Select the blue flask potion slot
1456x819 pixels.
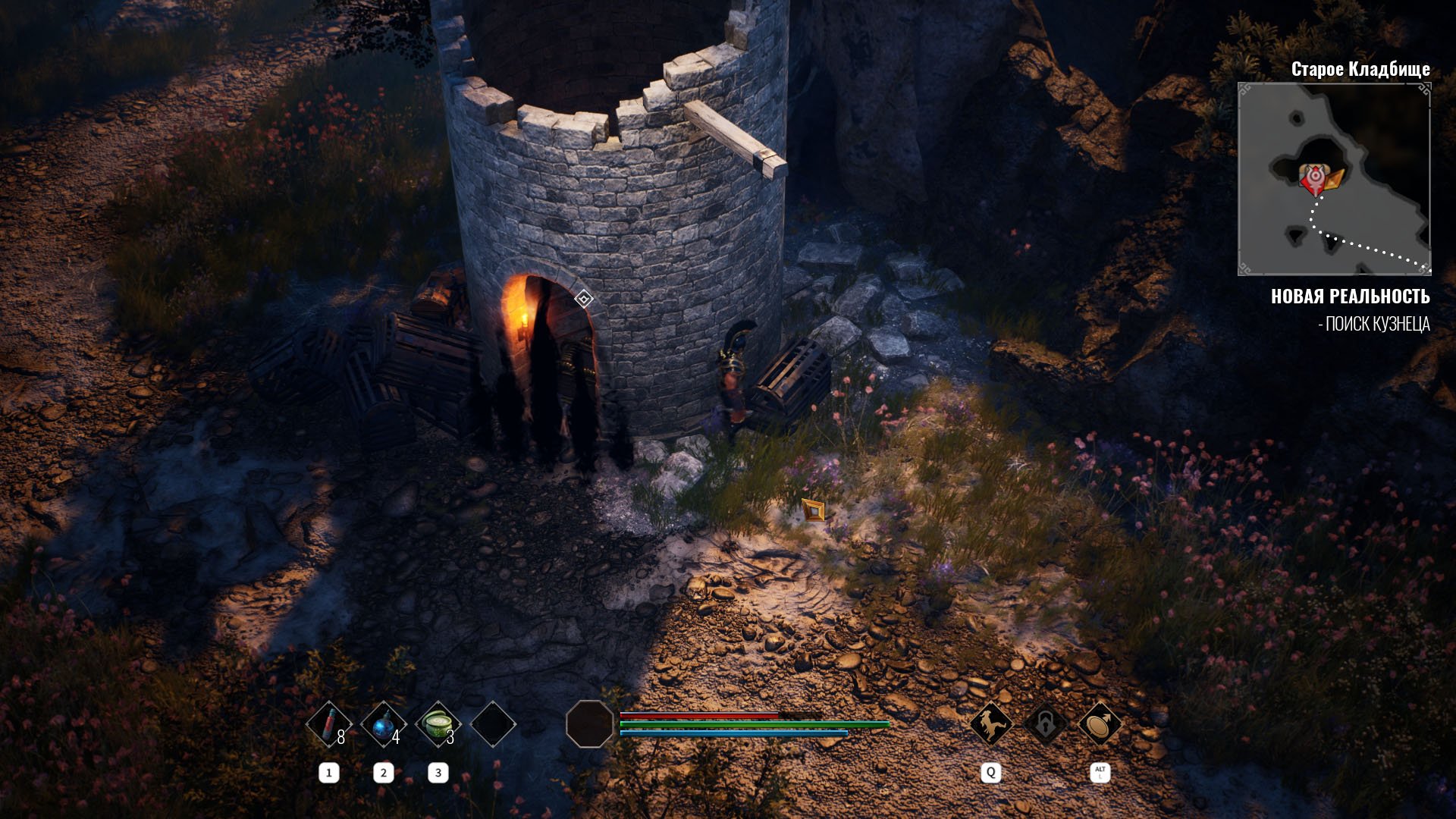click(384, 724)
